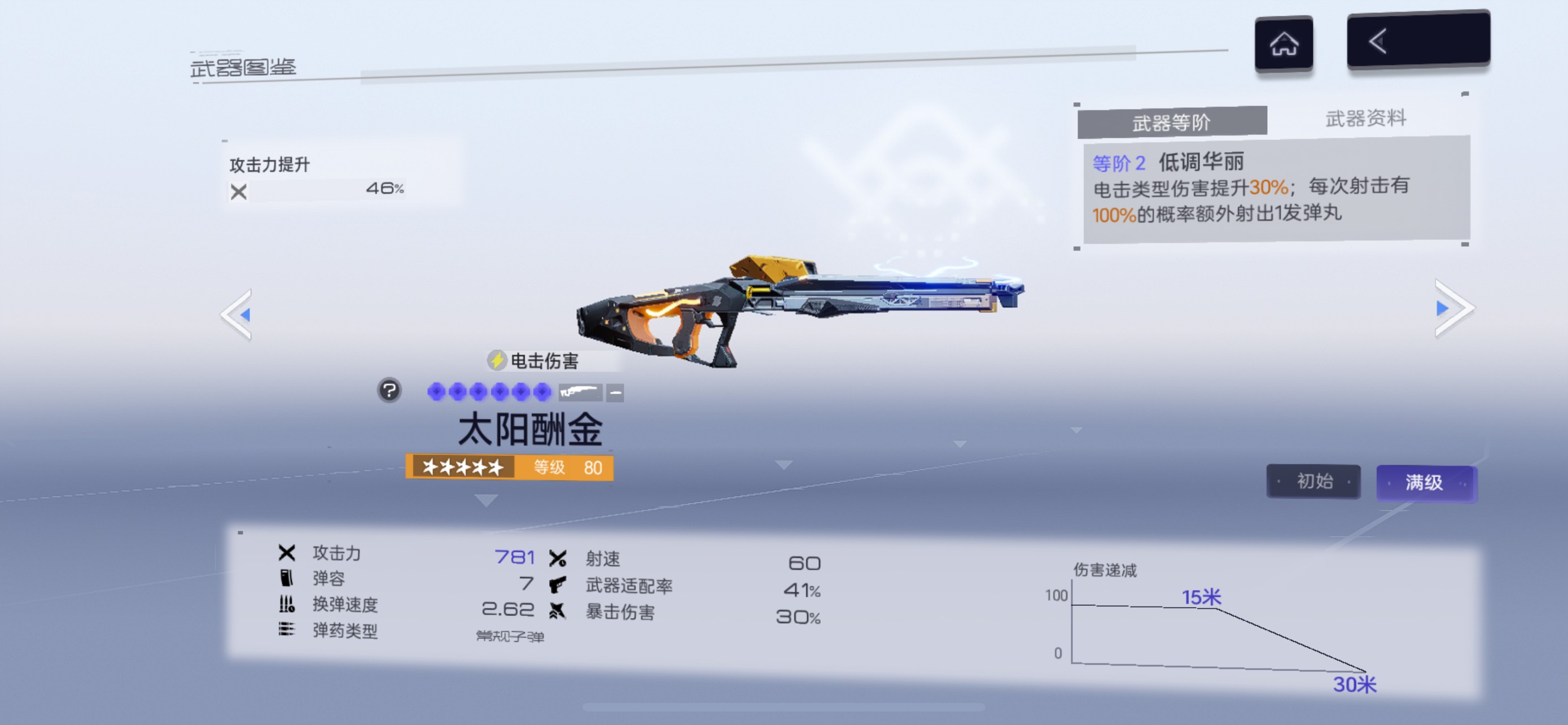Open the question mark help icon

[389, 390]
